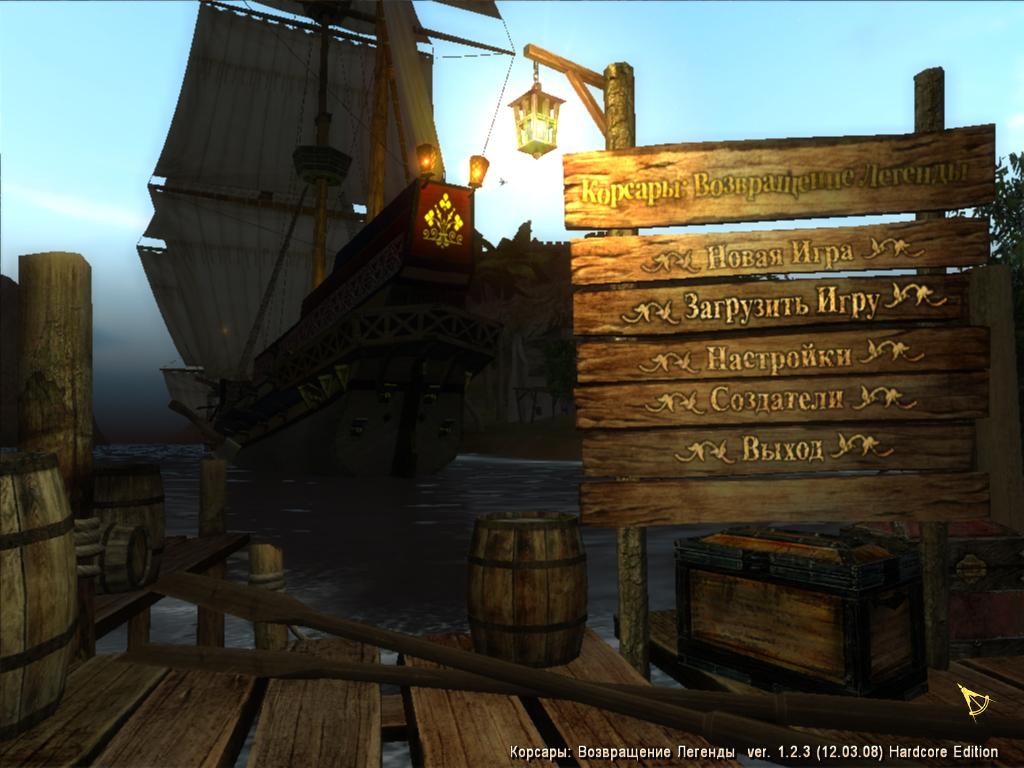Choose Выход to exit the game

783,448
